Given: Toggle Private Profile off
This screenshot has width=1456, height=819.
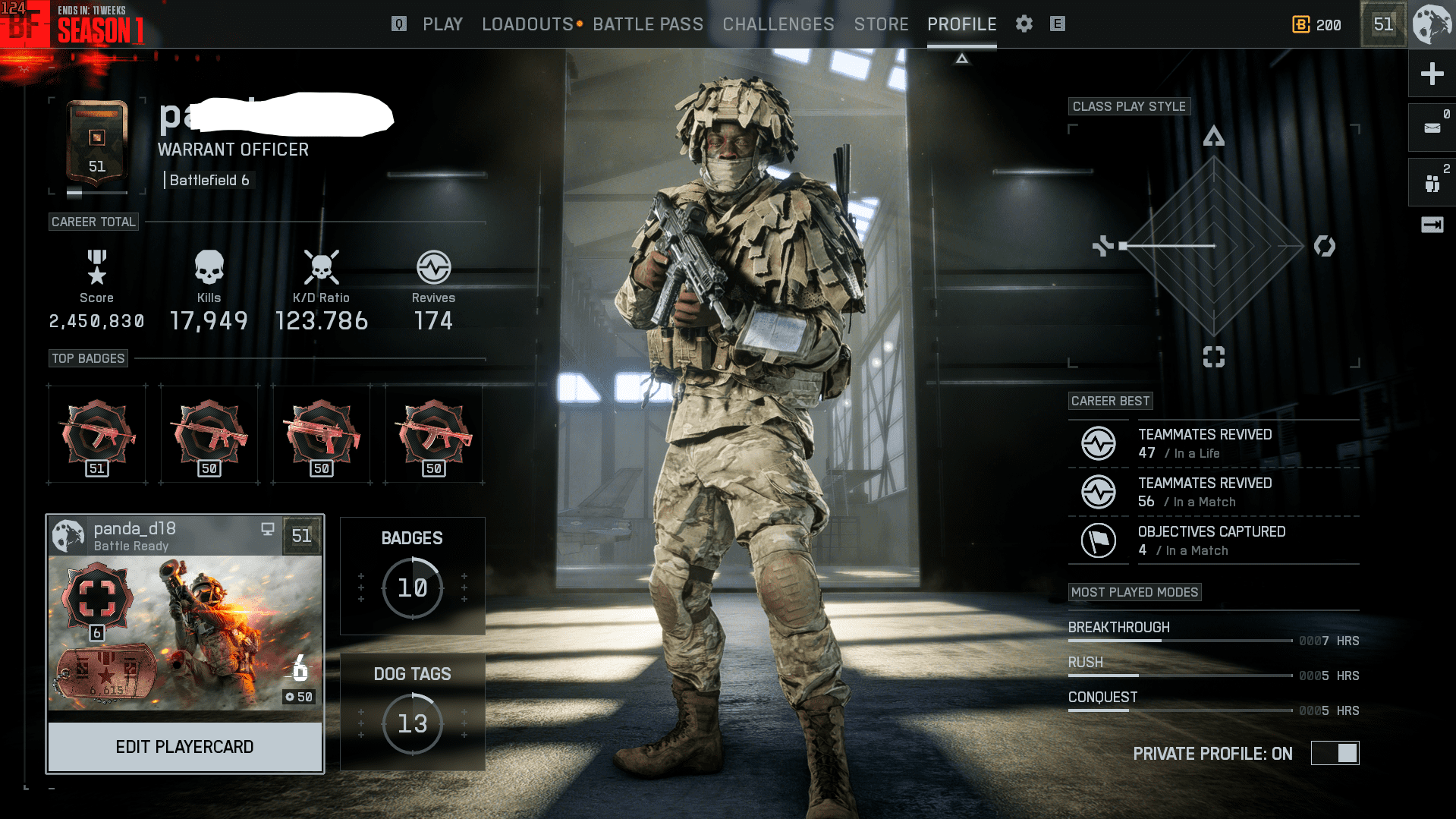Looking at the screenshot, I should tap(1334, 754).
